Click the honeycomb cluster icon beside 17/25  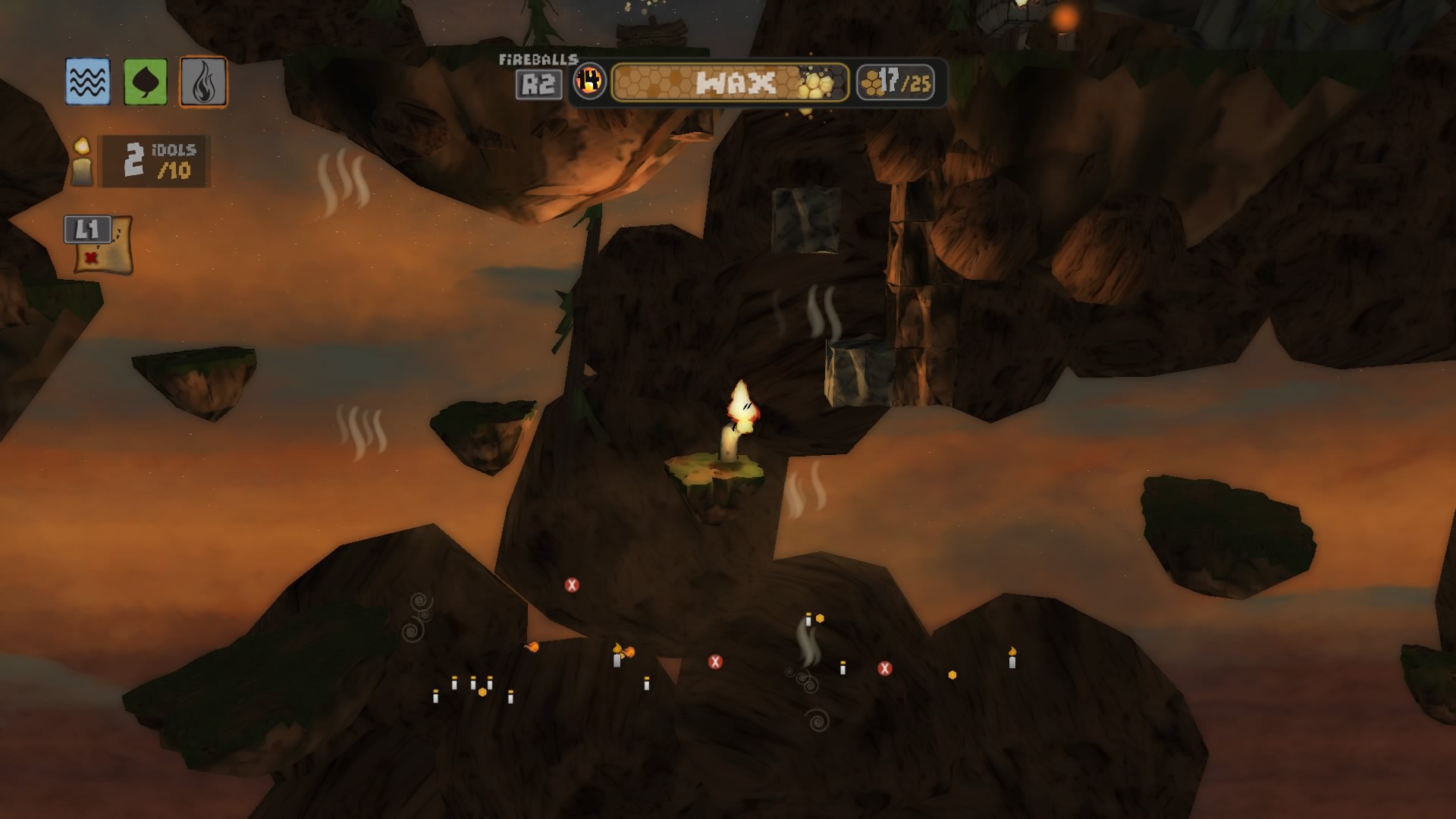click(x=871, y=83)
